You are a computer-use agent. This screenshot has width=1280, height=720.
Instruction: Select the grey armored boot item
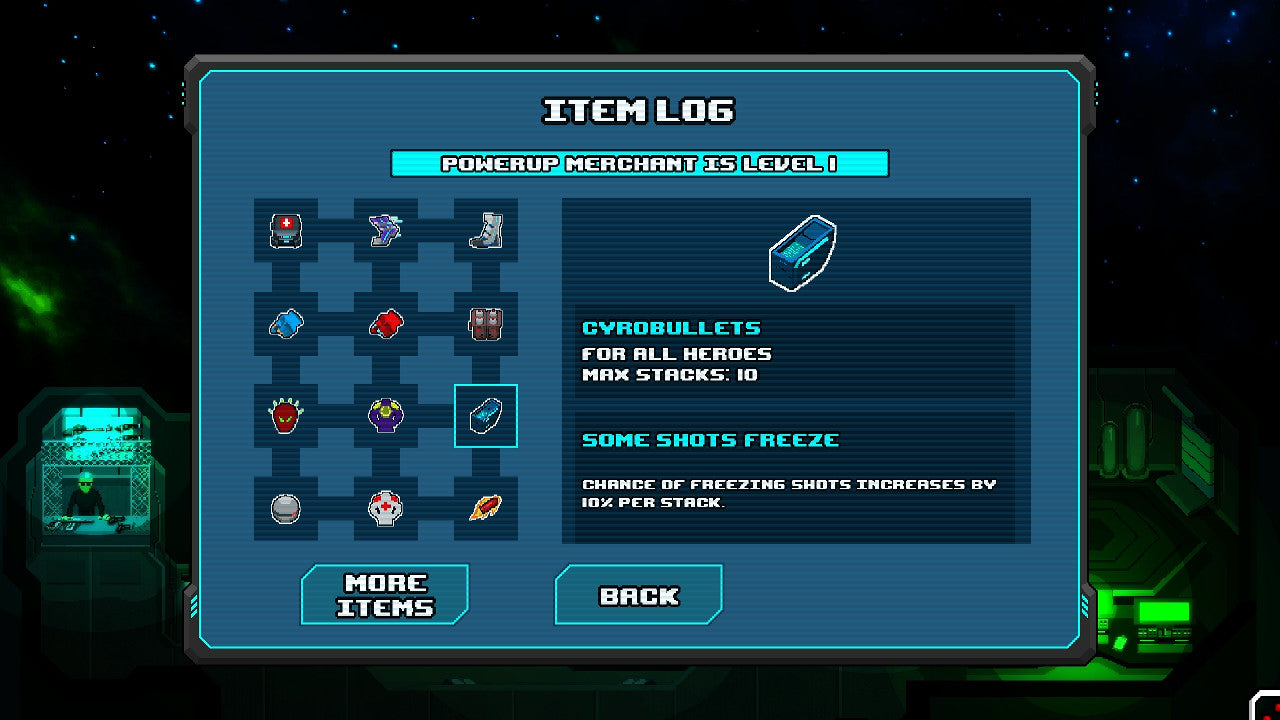486,231
